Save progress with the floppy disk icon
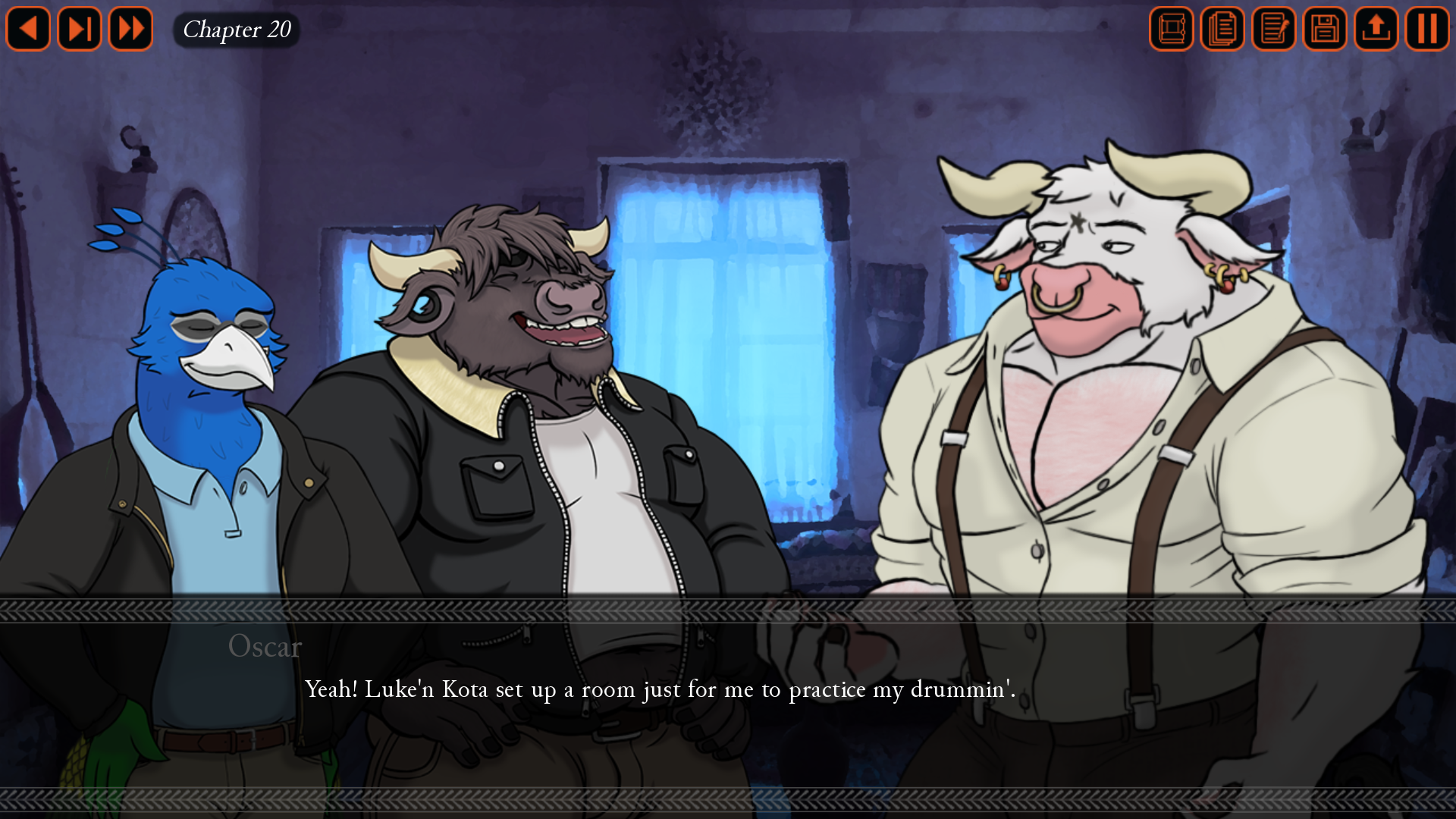1456x819 pixels. pos(1324,29)
